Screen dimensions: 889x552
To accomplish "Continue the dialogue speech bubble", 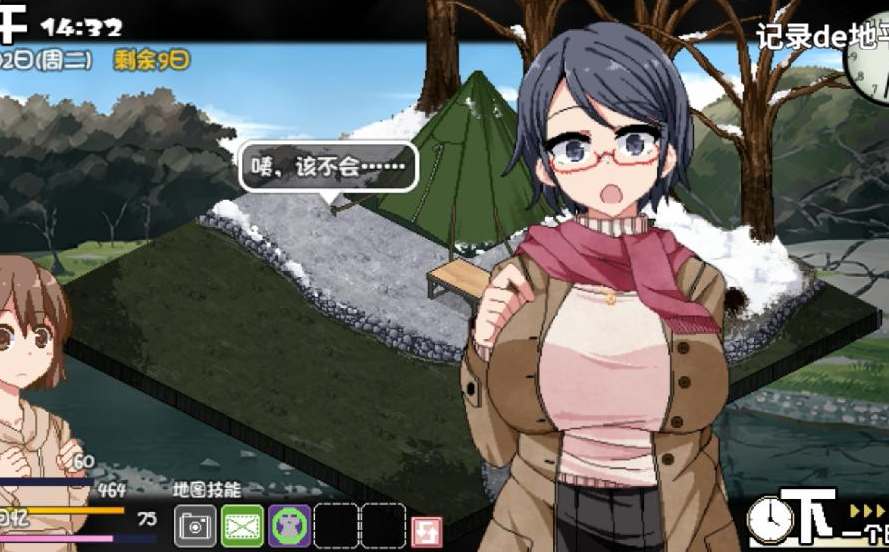I will 328,167.
